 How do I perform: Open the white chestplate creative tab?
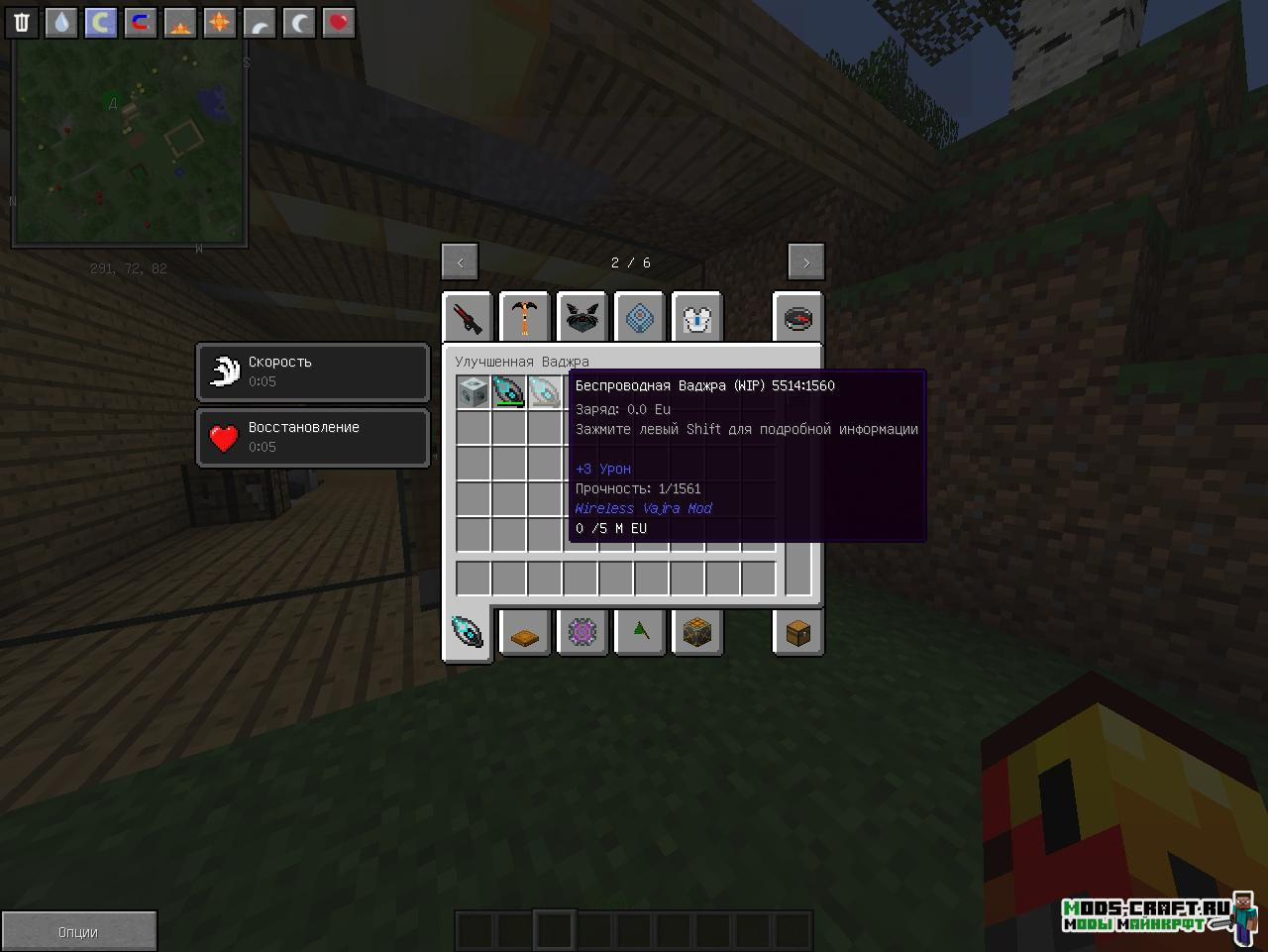697,318
